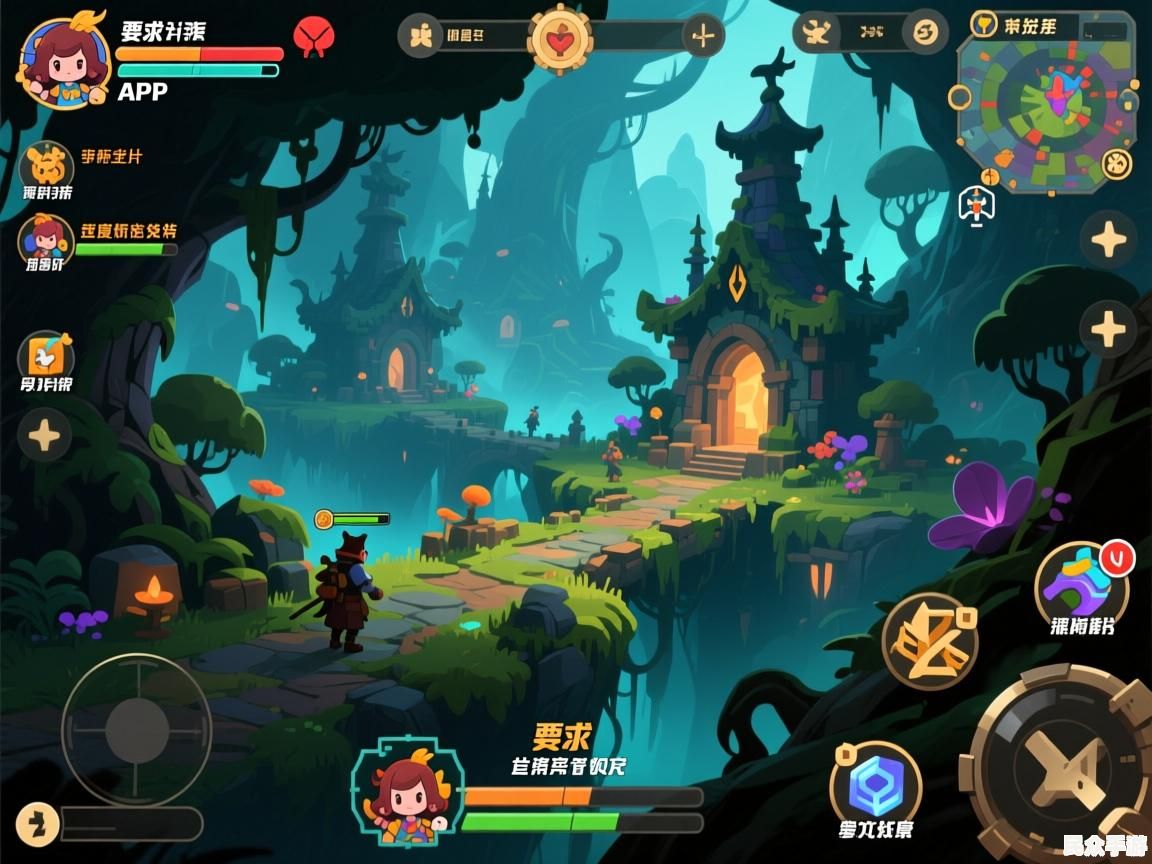Activate the lightning bolt button
This screenshot has width=1152, height=864.
coord(37,824)
